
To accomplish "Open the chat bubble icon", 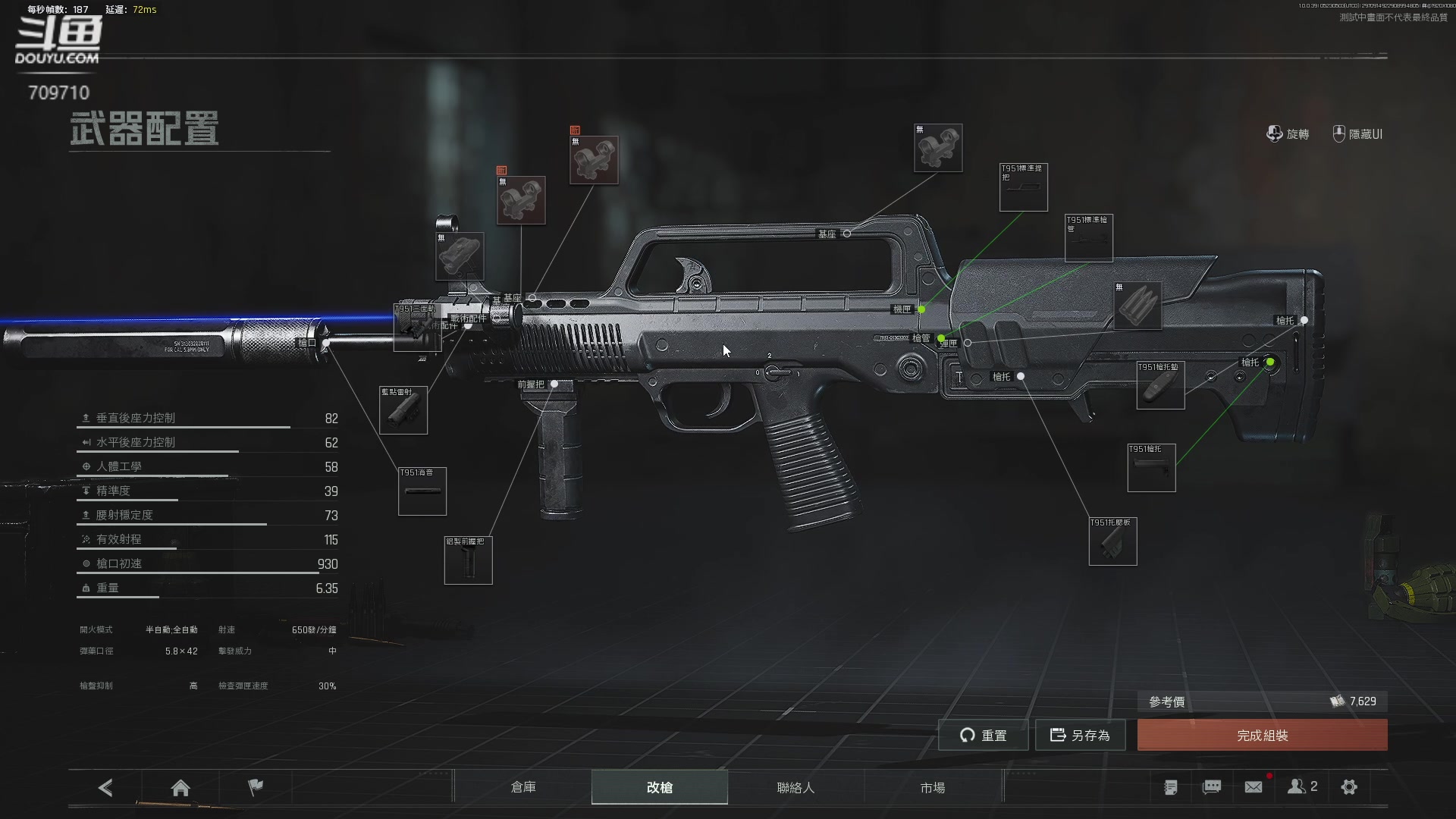I will 1212,787.
